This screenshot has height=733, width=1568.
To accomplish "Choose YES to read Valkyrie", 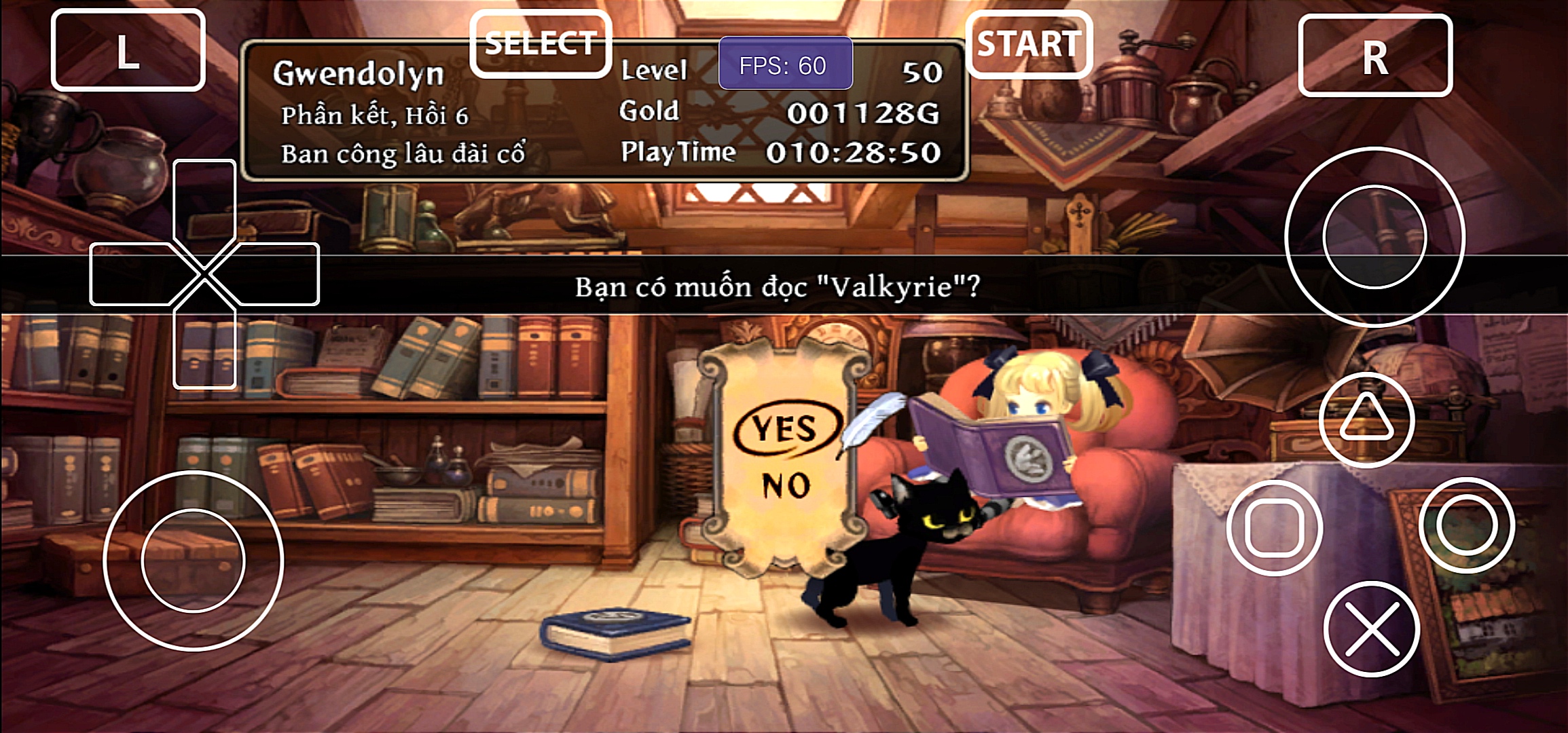I will click(x=784, y=429).
